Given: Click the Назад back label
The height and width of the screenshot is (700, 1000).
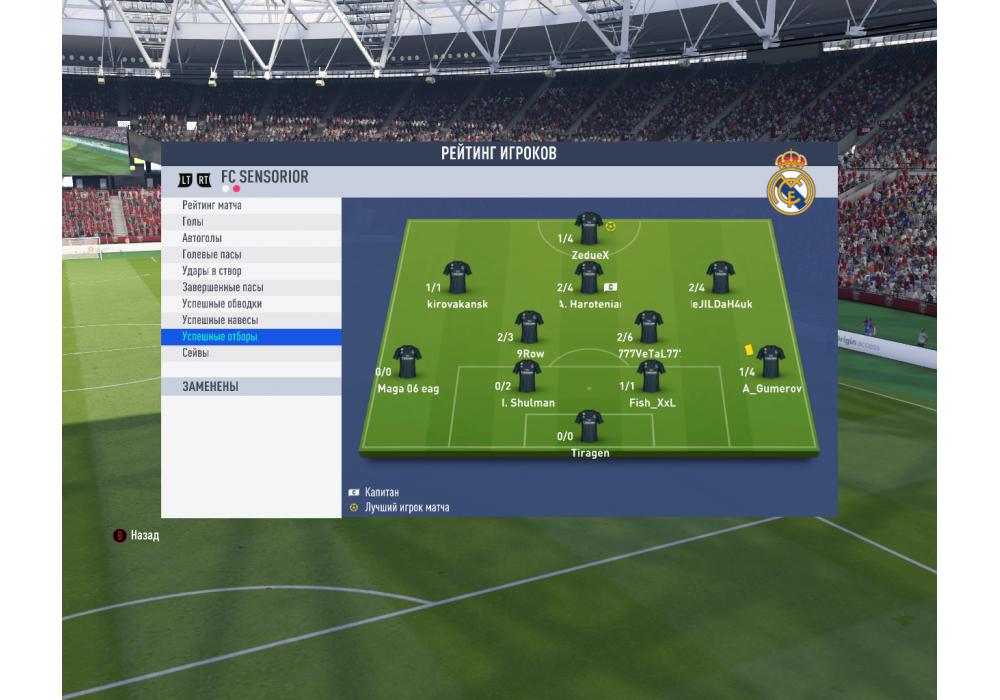Looking at the screenshot, I should click(x=144, y=536).
